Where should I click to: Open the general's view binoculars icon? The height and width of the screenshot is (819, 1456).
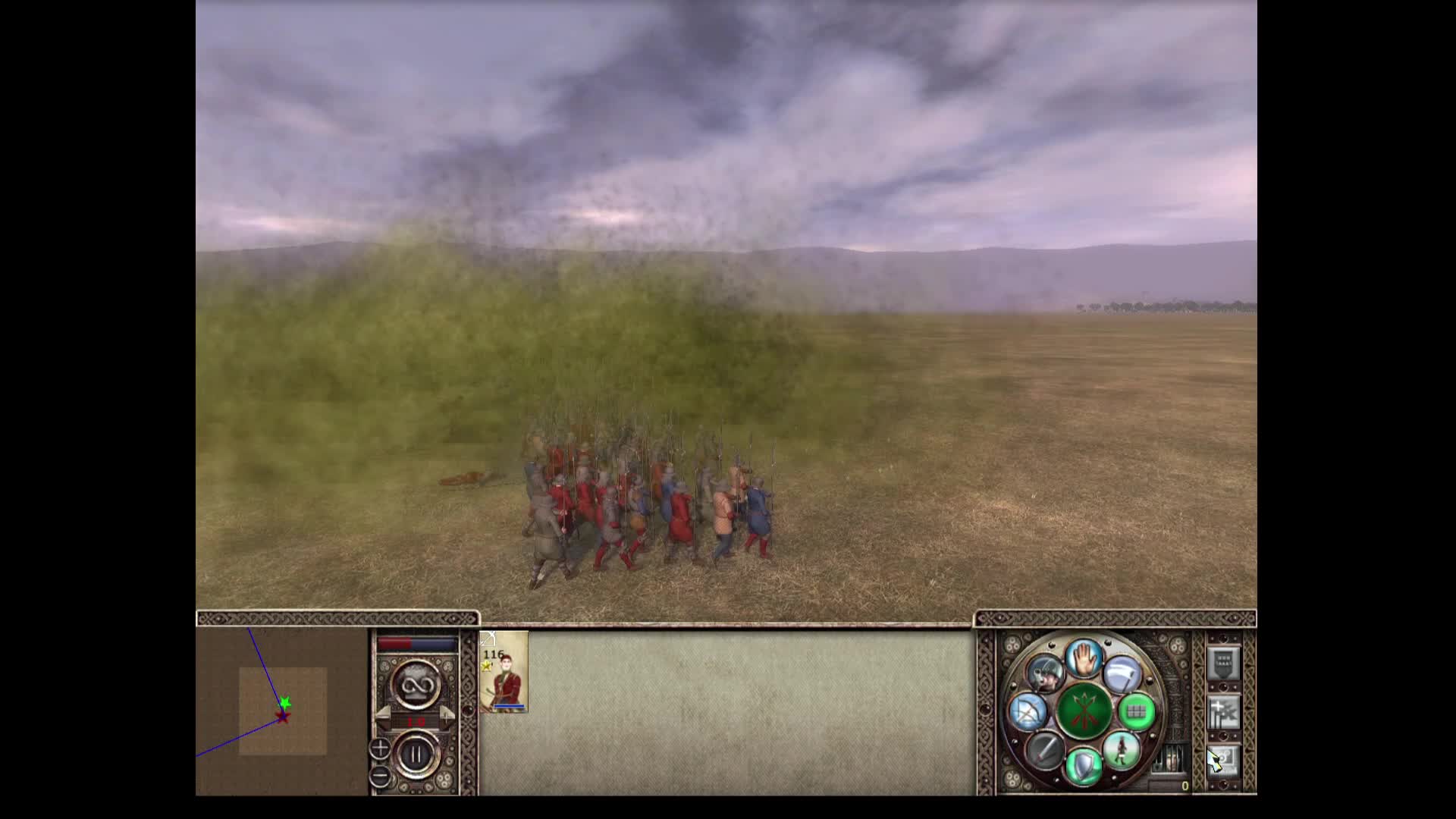[x=1046, y=675]
